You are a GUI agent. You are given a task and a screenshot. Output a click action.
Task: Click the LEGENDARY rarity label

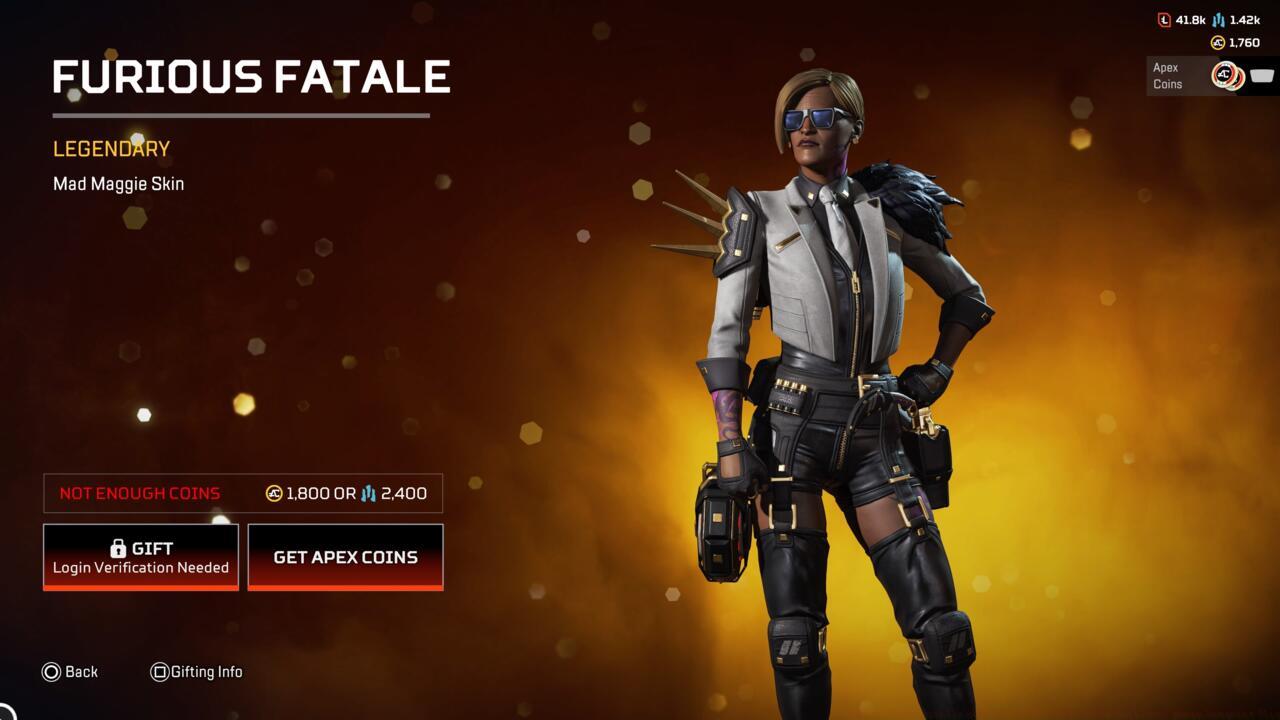point(110,148)
